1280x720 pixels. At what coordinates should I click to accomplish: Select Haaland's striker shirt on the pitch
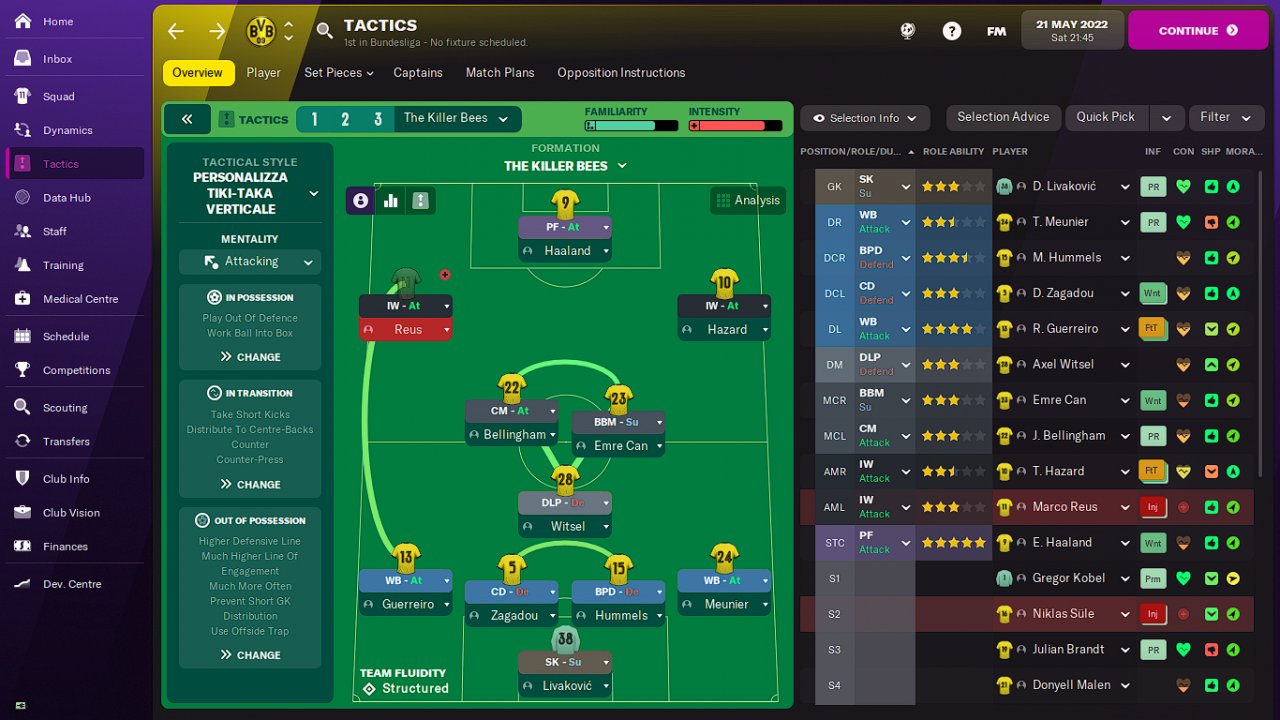[x=565, y=205]
